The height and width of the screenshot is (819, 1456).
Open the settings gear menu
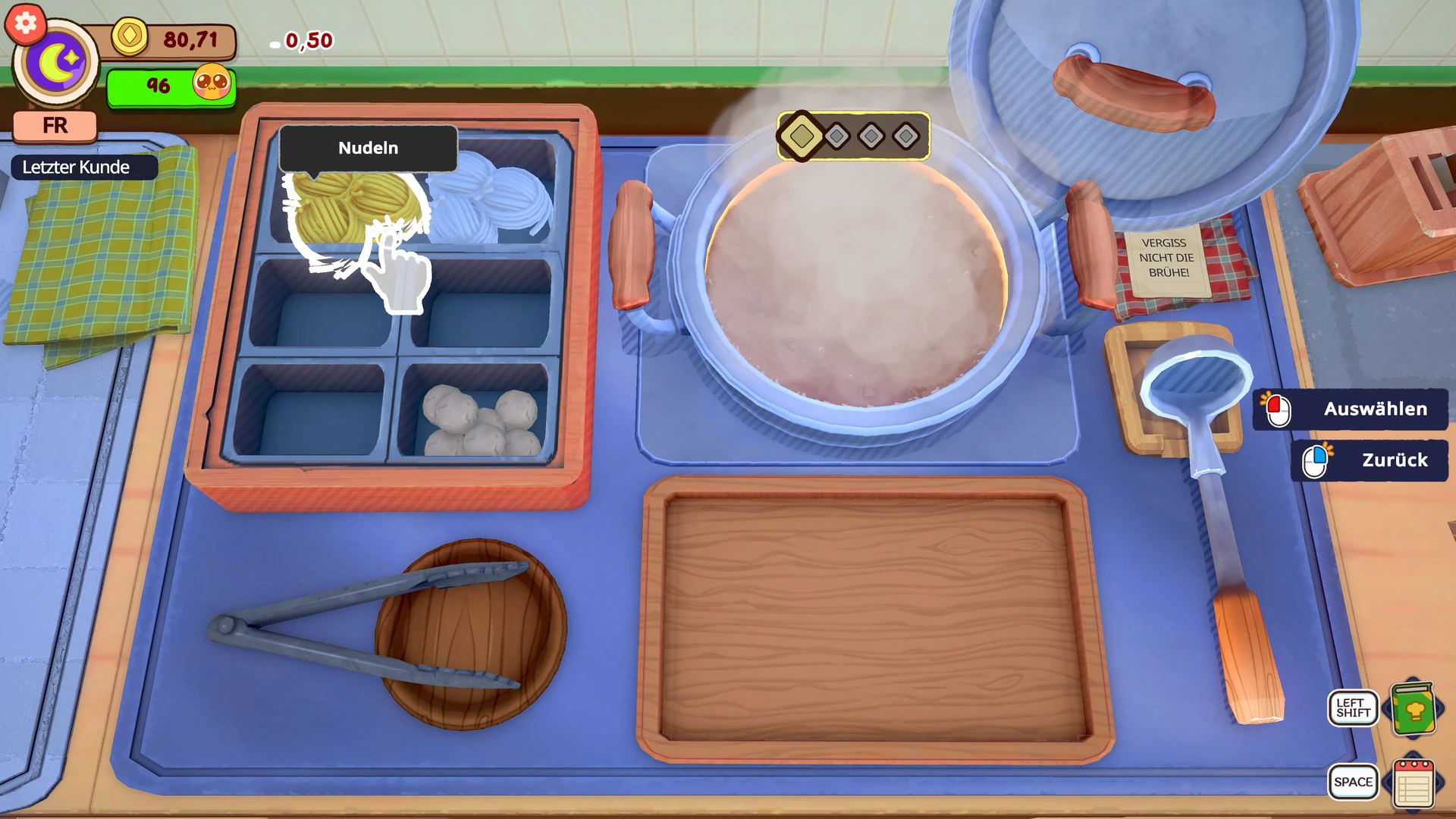click(x=26, y=24)
